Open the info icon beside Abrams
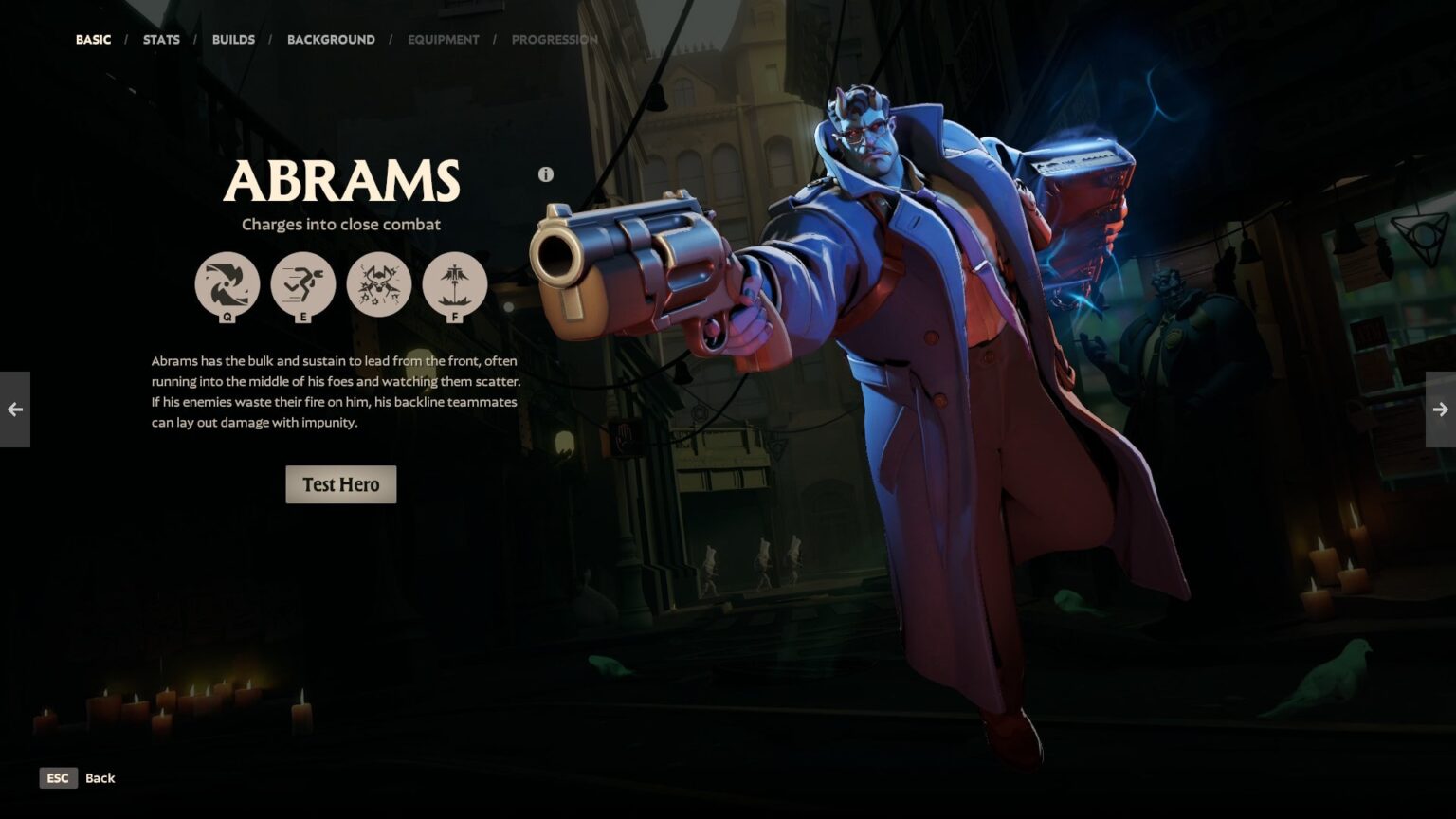This screenshot has width=1456, height=819. tap(545, 174)
